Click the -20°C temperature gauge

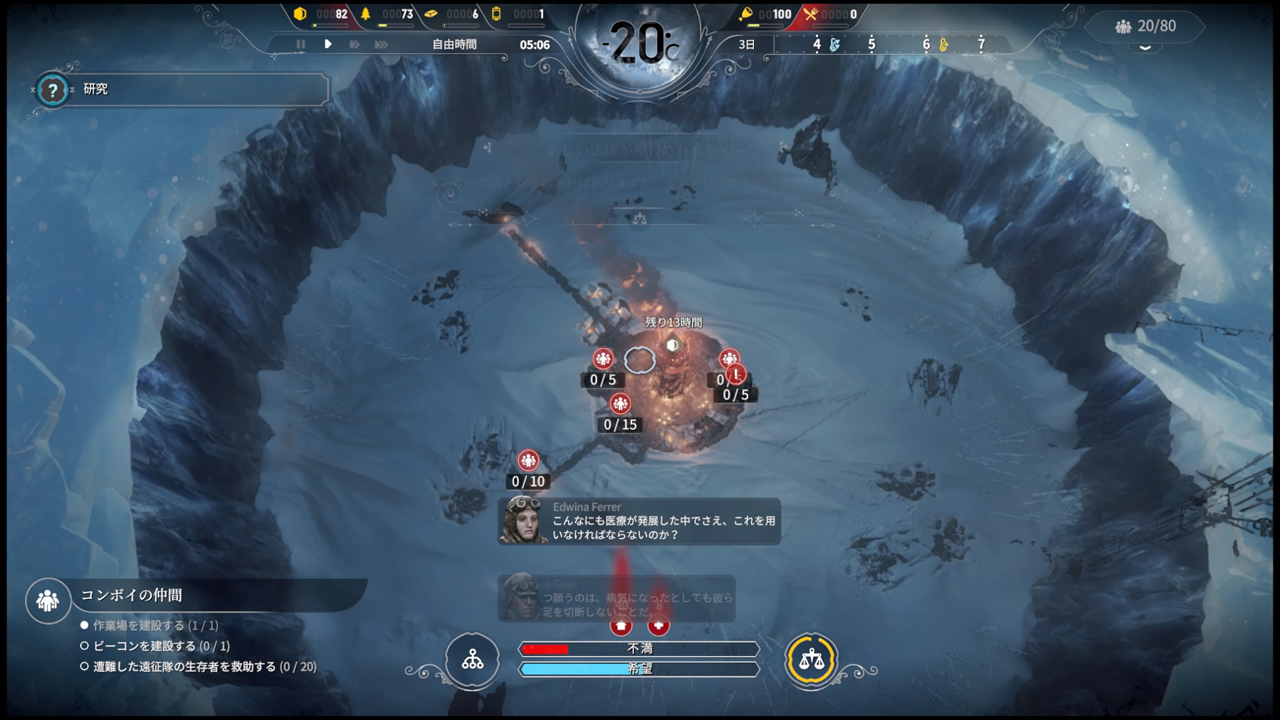pos(640,44)
